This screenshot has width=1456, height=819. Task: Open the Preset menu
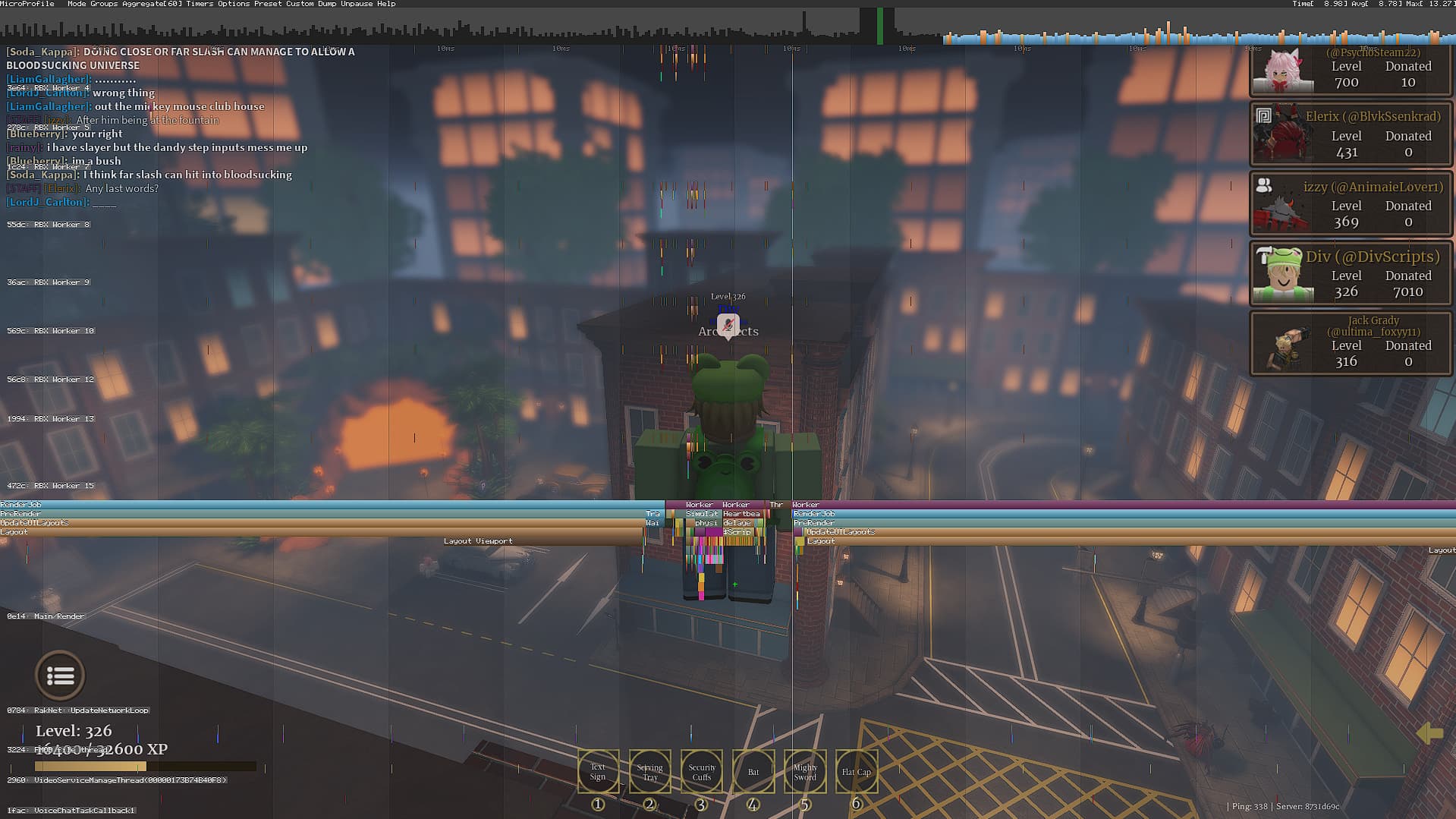click(x=267, y=4)
